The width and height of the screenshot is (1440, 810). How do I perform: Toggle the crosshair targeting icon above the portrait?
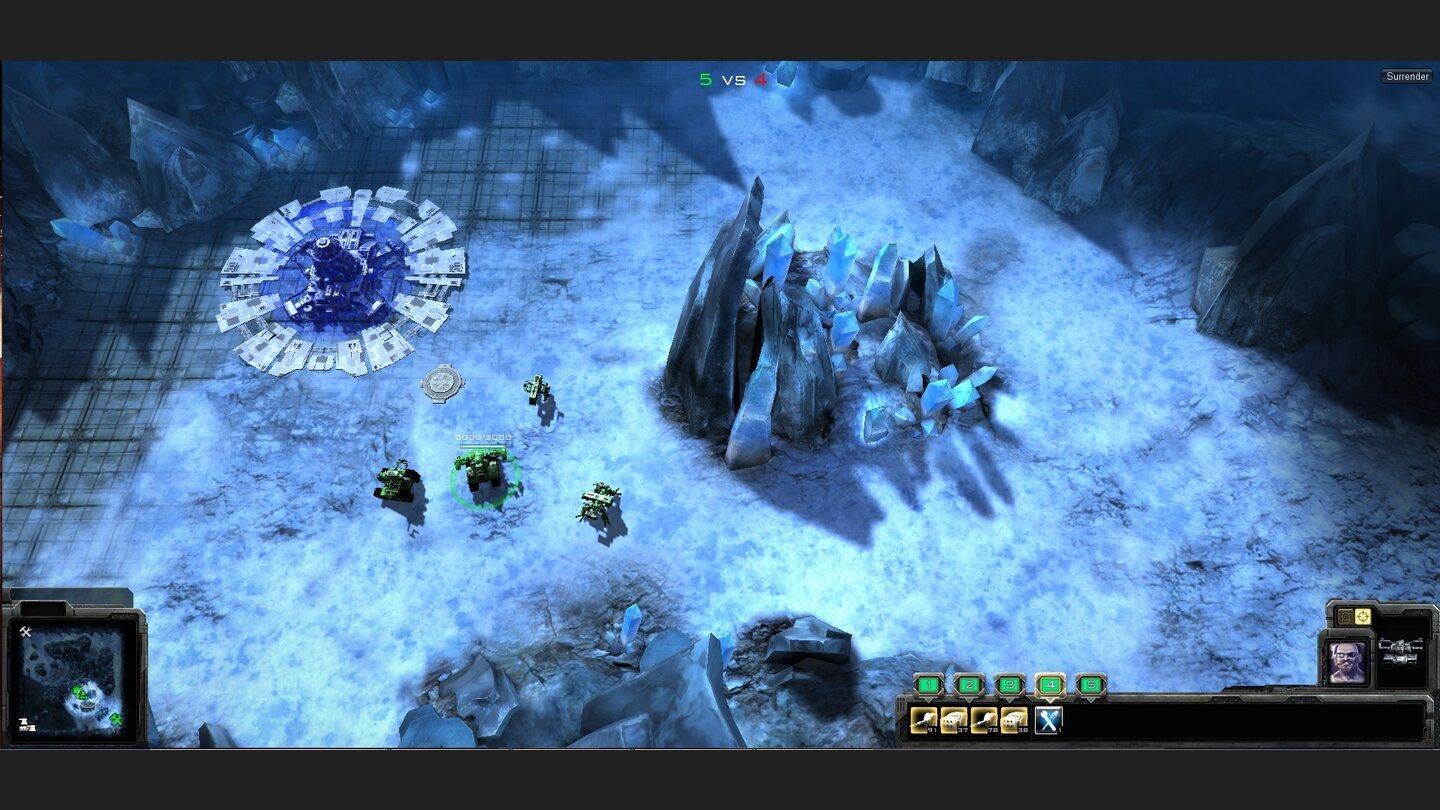click(1361, 616)
